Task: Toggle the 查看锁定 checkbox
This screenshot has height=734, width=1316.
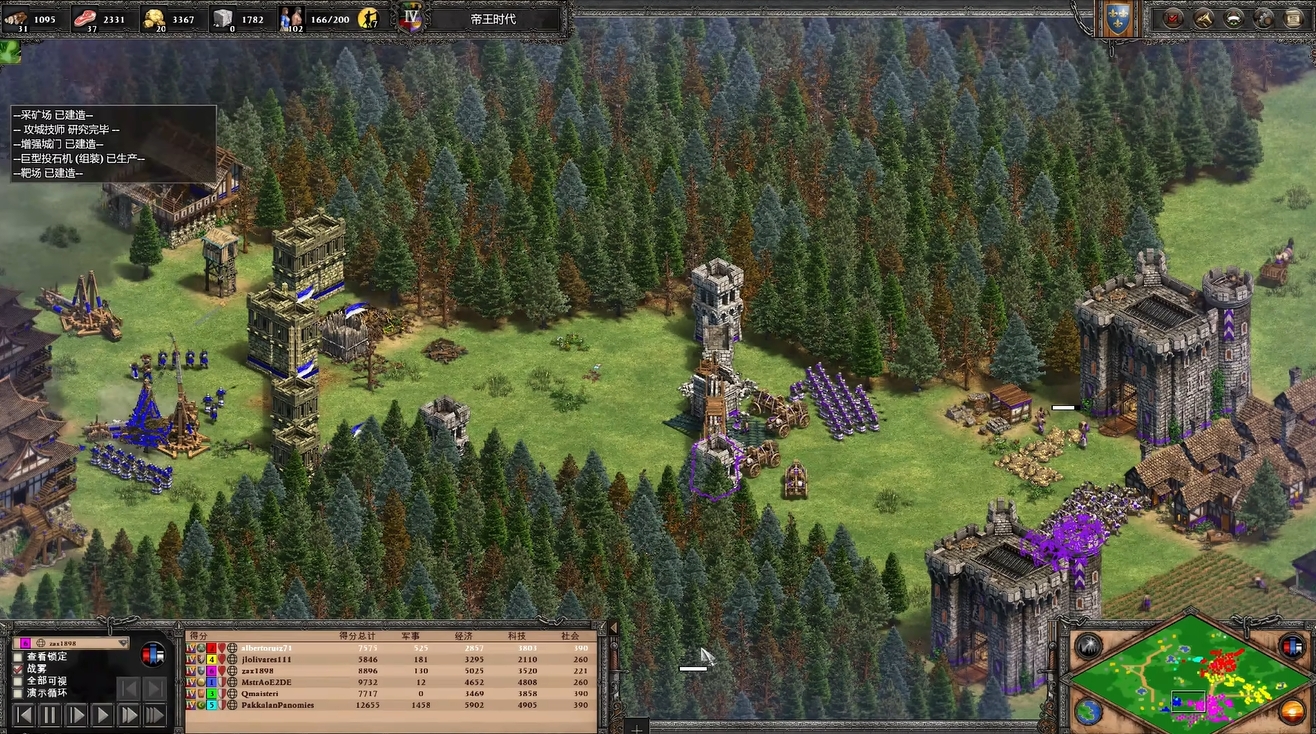Action: [x=18, y=656]
